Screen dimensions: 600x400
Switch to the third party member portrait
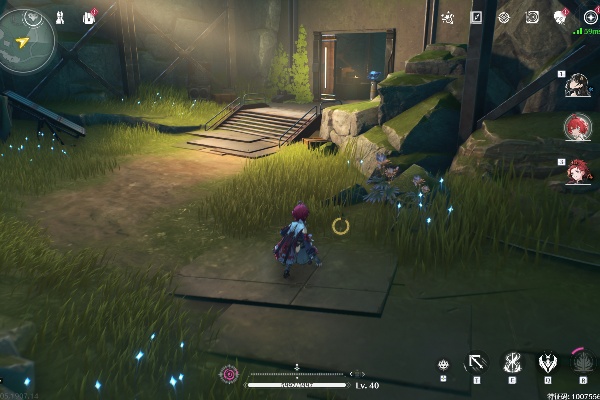577,171
